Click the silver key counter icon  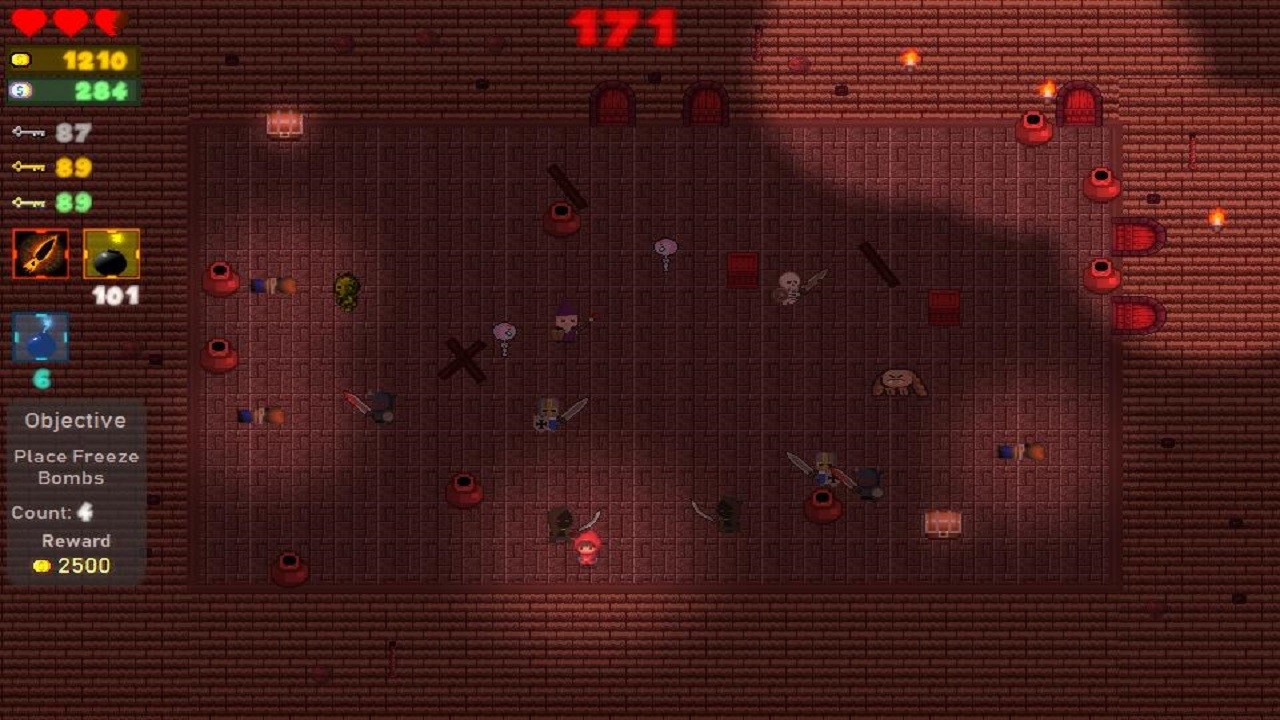pyautogui.click(x=30, y=133)
